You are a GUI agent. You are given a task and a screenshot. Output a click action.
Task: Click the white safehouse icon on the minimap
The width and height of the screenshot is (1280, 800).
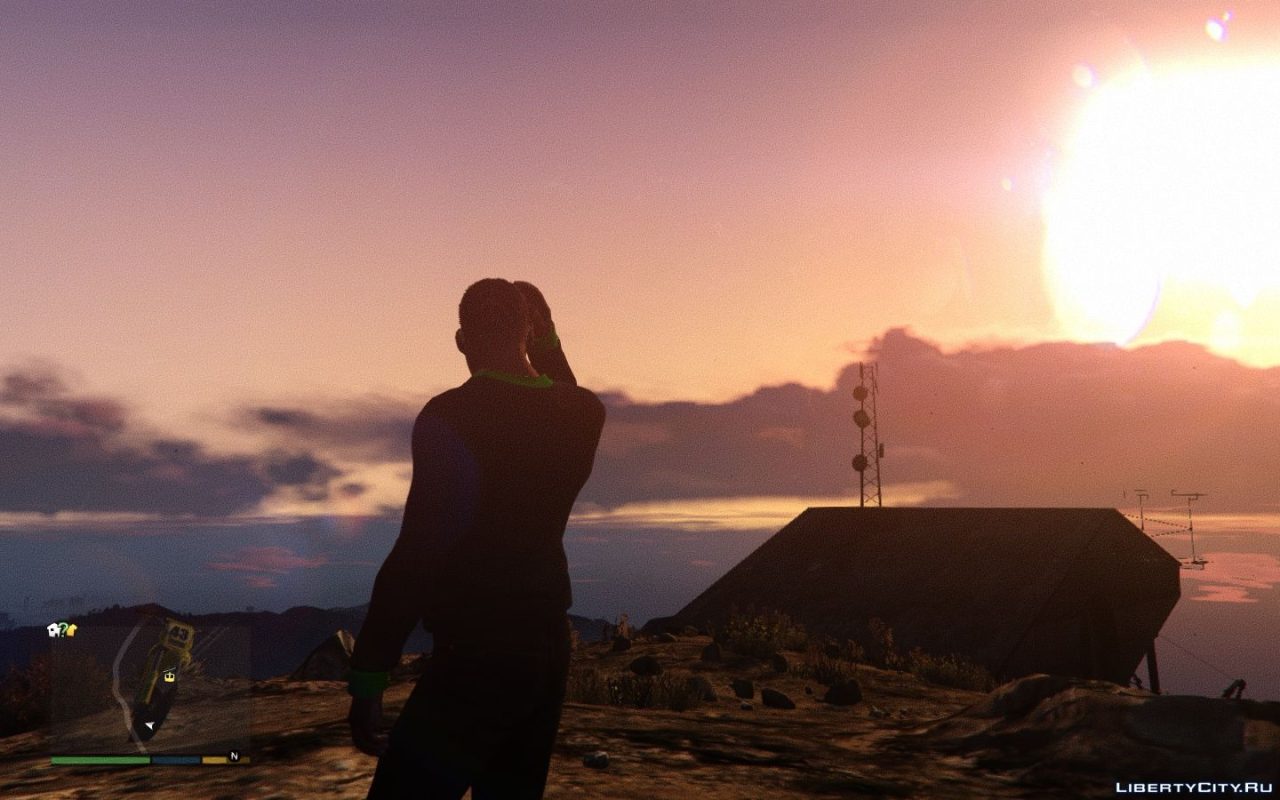54,630
